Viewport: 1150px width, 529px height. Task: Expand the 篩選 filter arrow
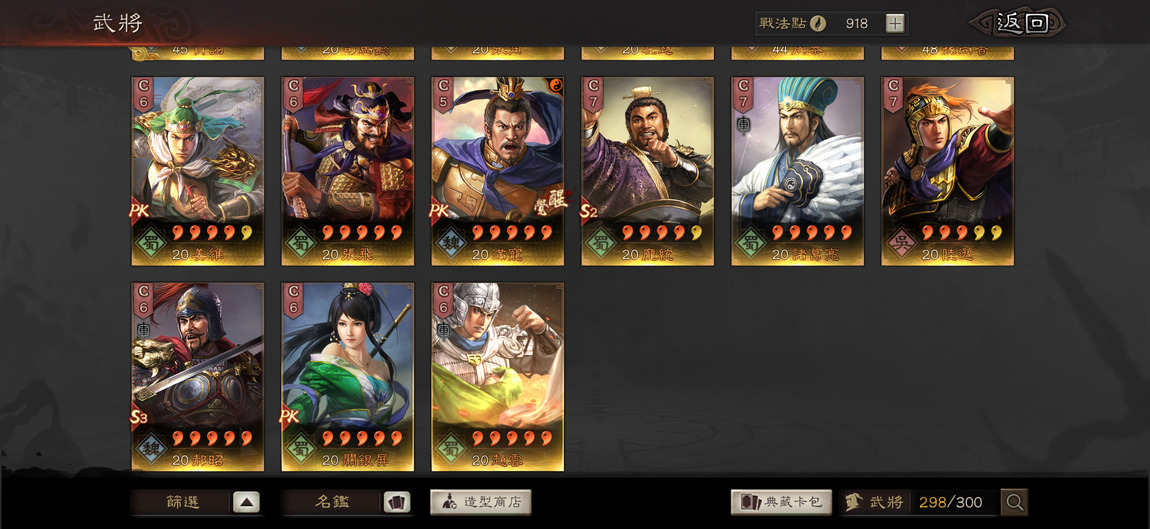tap(246, 502)
